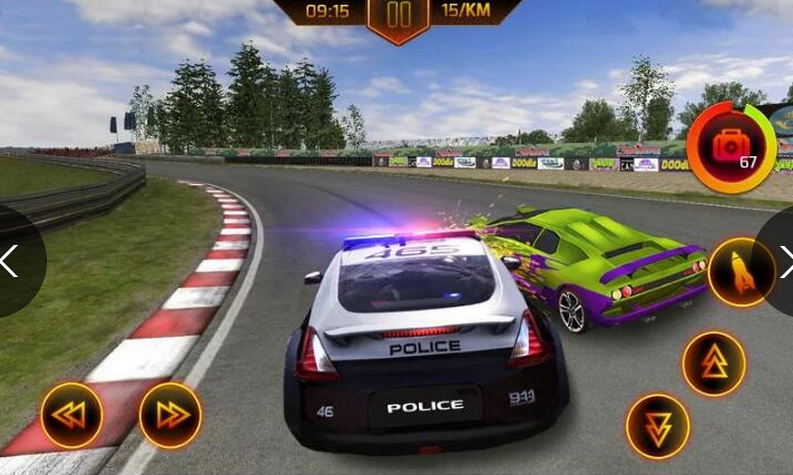Go to the previous gallery image
Image resolution: width=793 pixels, height=475 pixels.
(x=10, y=261)
